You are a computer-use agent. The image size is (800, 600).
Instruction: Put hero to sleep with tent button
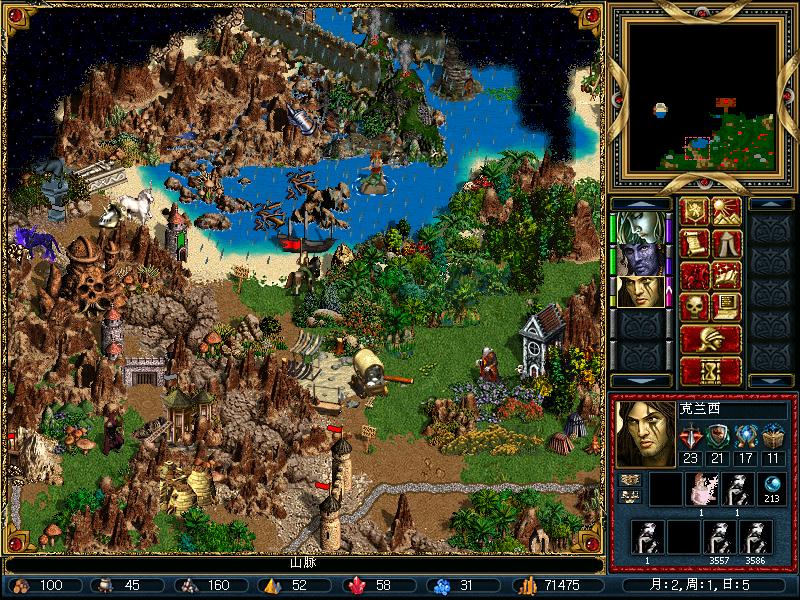(726, 244)
